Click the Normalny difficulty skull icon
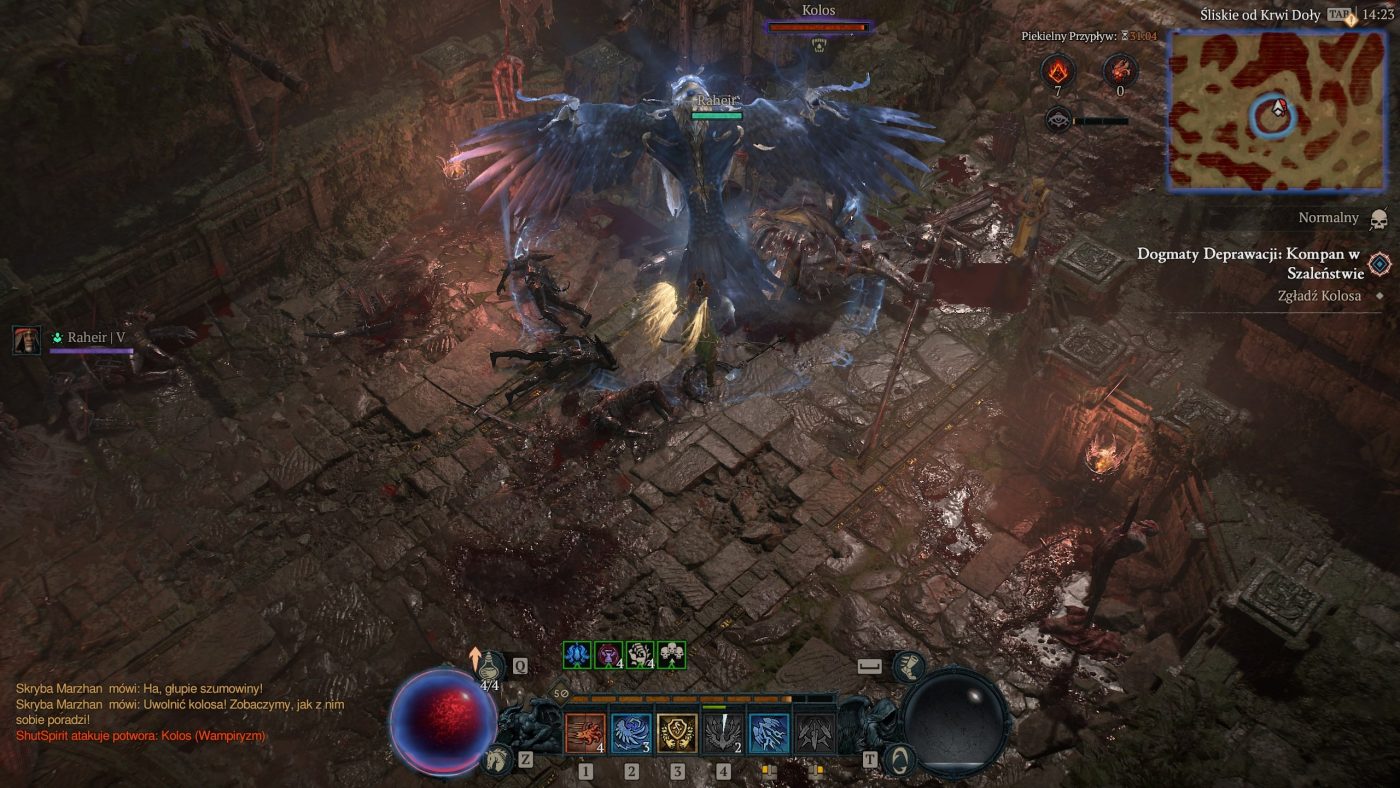Viewport: 1400px width, 788px height. 1379,219
